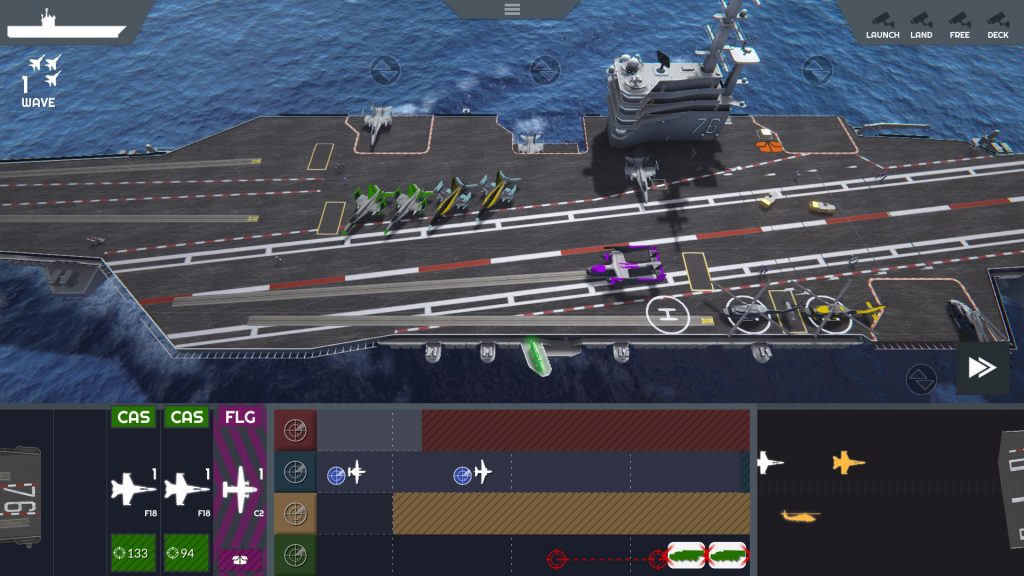Select the CAS F18 card with 94
This screenshot has height=576, width=1024.
coord(186,490)
